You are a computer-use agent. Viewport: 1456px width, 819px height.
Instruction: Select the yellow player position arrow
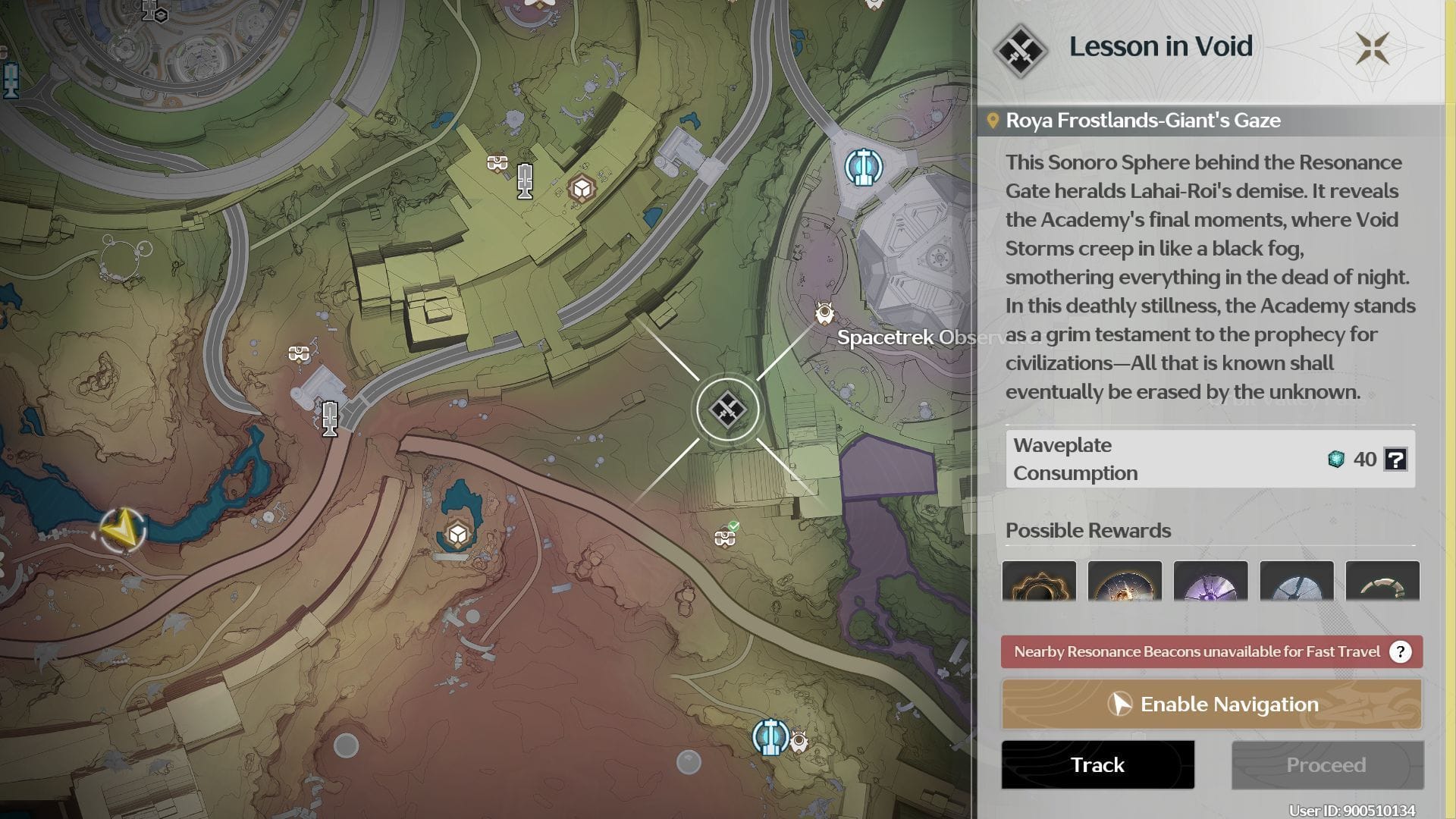tap(122, 529)
